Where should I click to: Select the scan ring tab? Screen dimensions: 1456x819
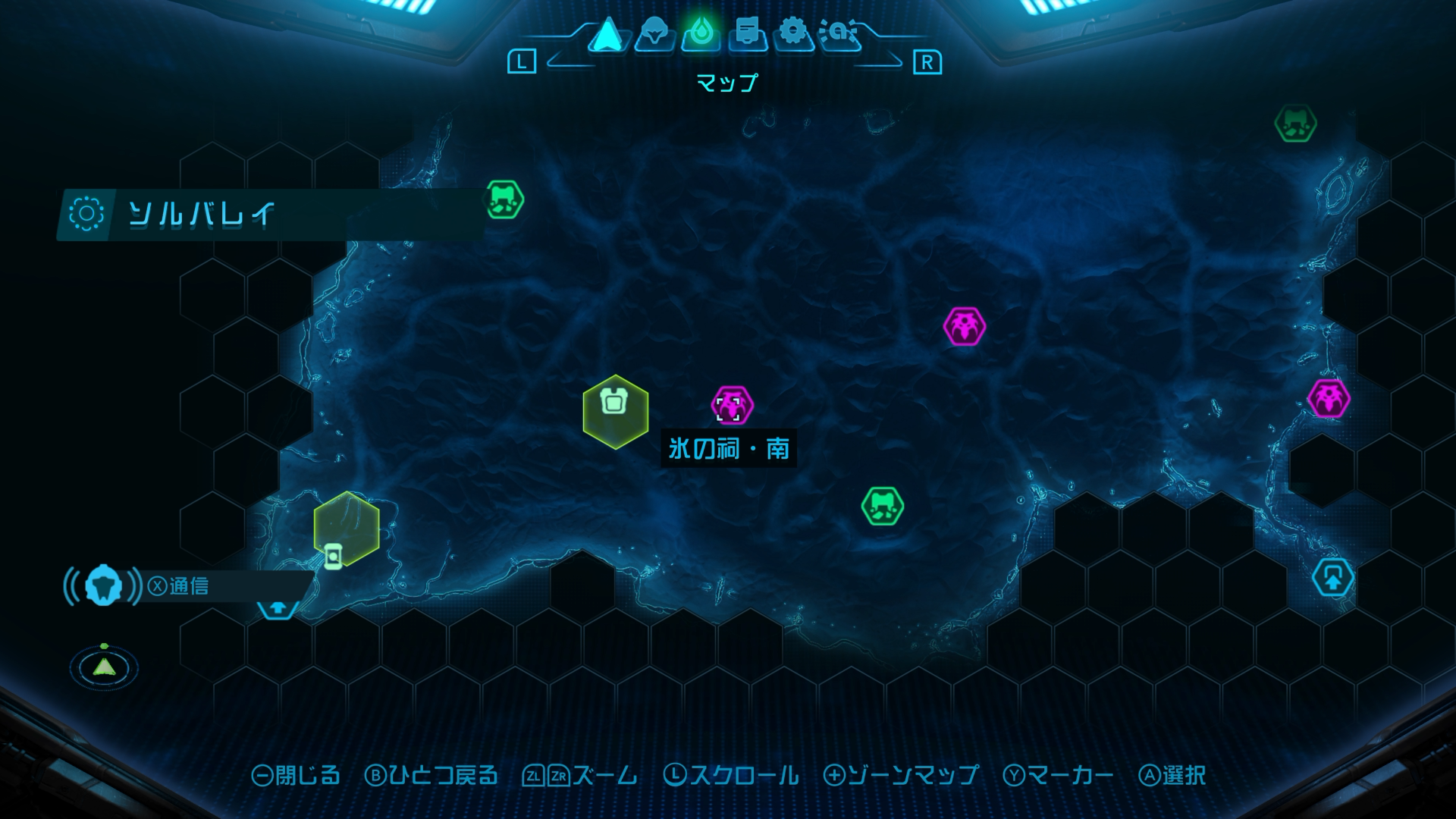coord(840,34)
